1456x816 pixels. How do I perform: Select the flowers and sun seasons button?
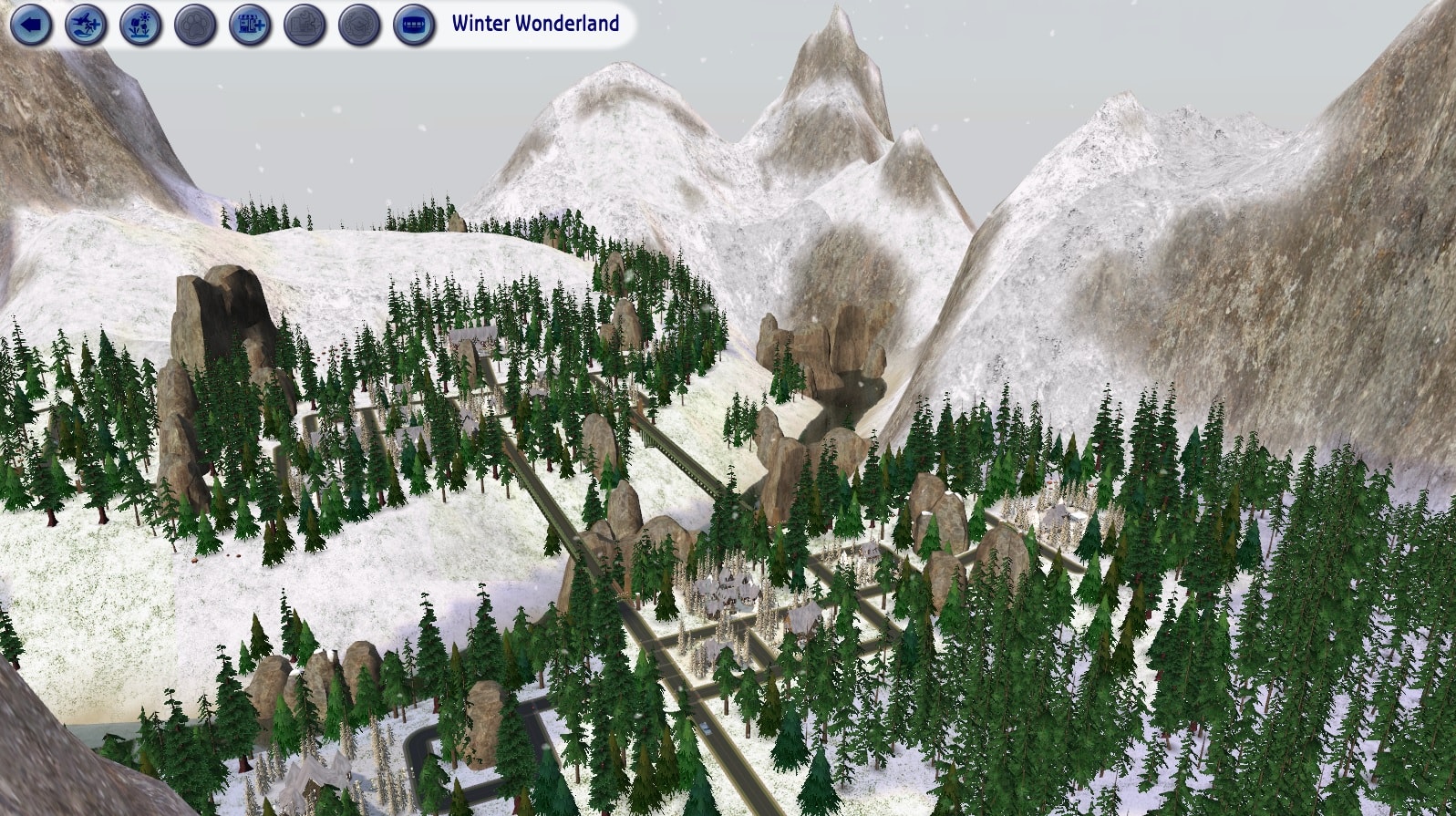(140, 25)
